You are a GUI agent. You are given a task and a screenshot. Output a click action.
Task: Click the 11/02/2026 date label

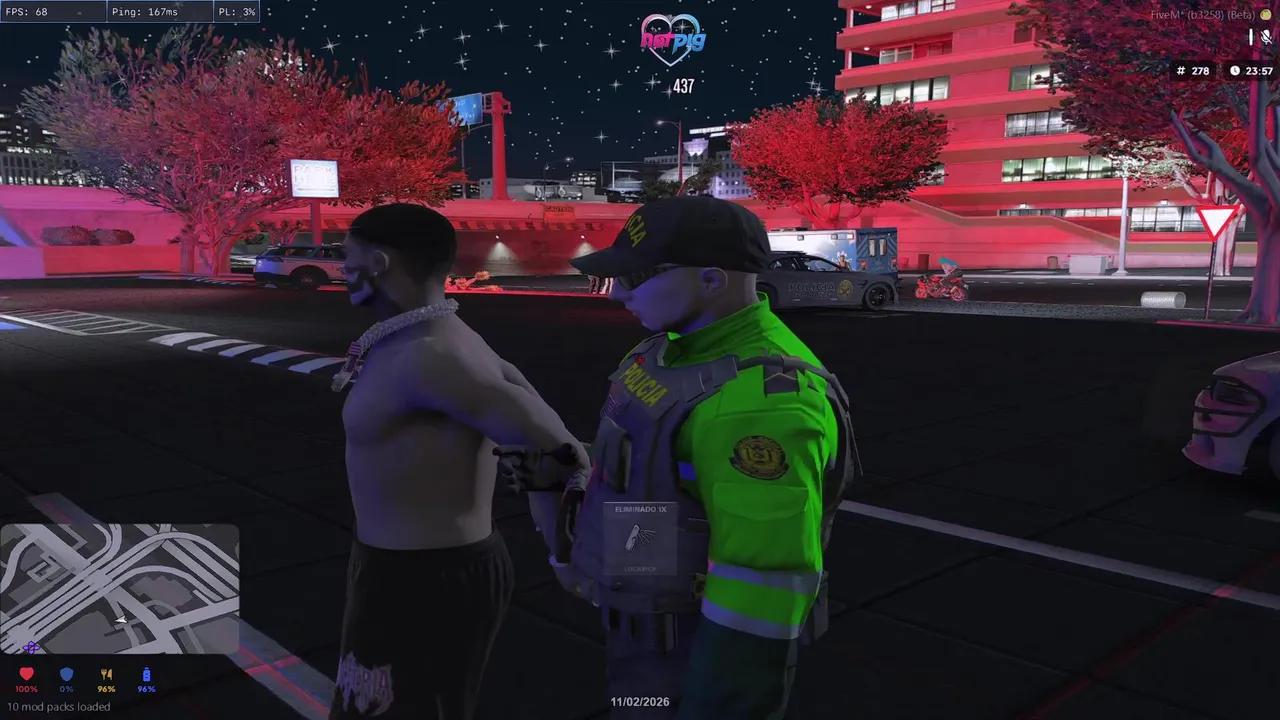click(640, 702)
